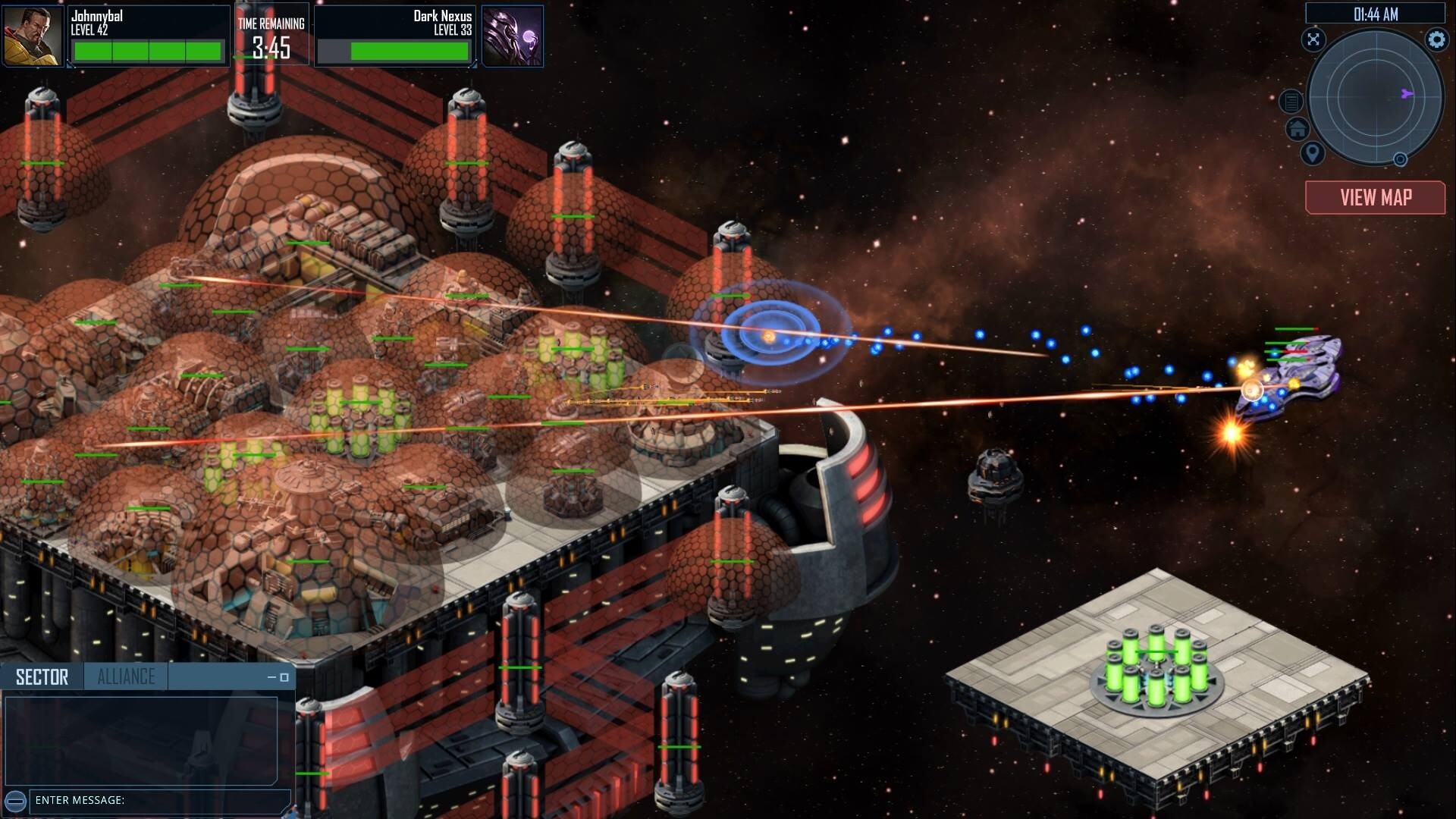Collapse the chat panel header
The height and width of the screenshot is (819, 1456).
point(271,677)
